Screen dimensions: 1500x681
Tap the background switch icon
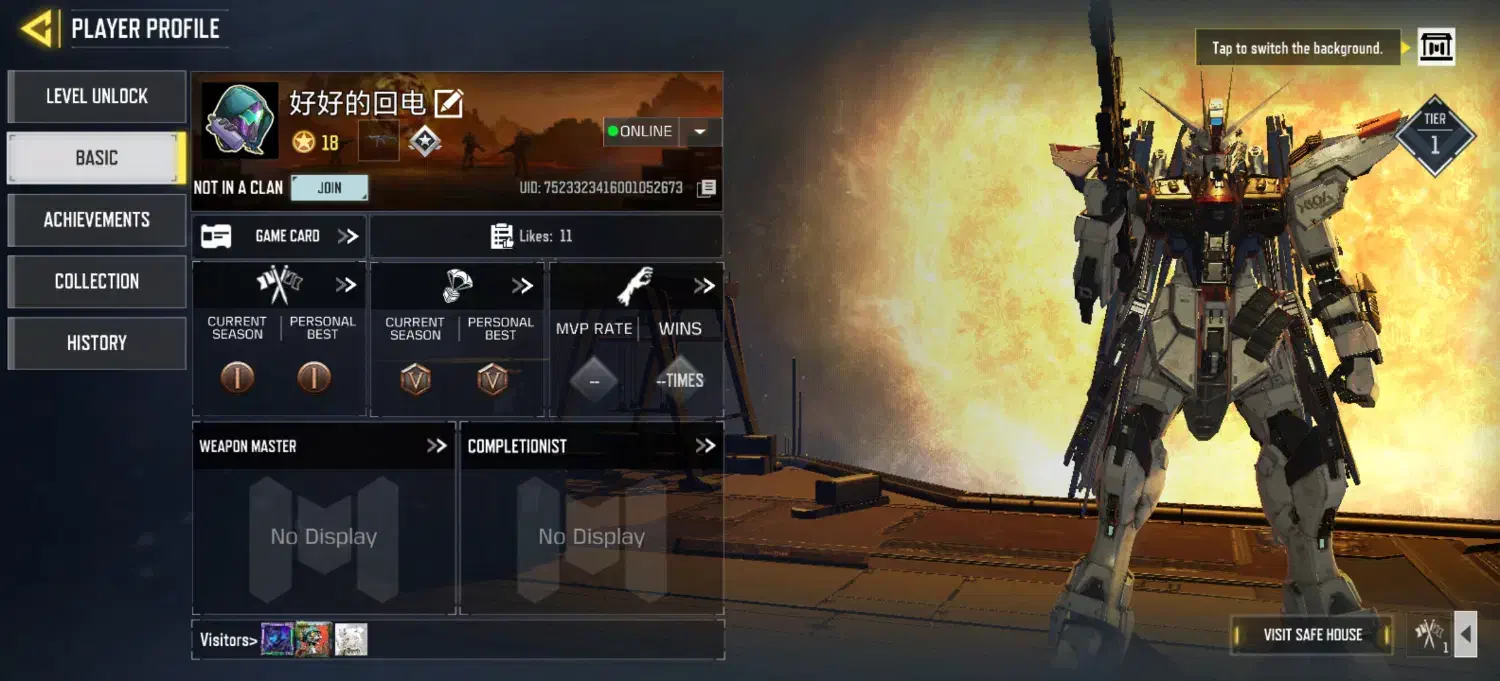tap(1436, 48)
